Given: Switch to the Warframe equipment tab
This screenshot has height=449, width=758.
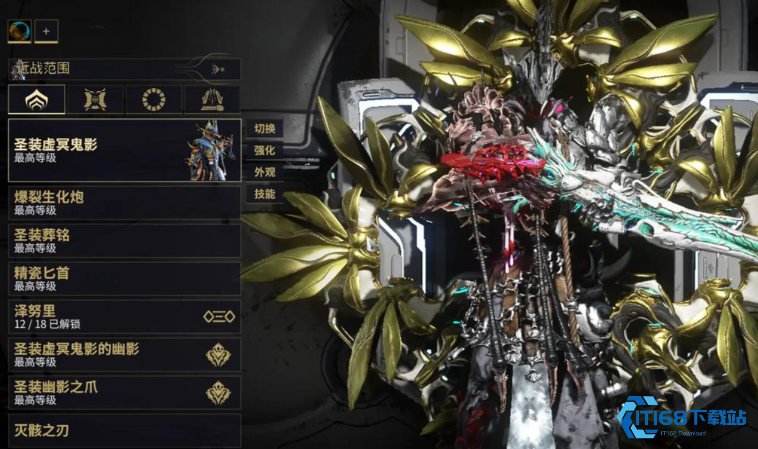Looking at the screenshot, I should tap(37, 99).
